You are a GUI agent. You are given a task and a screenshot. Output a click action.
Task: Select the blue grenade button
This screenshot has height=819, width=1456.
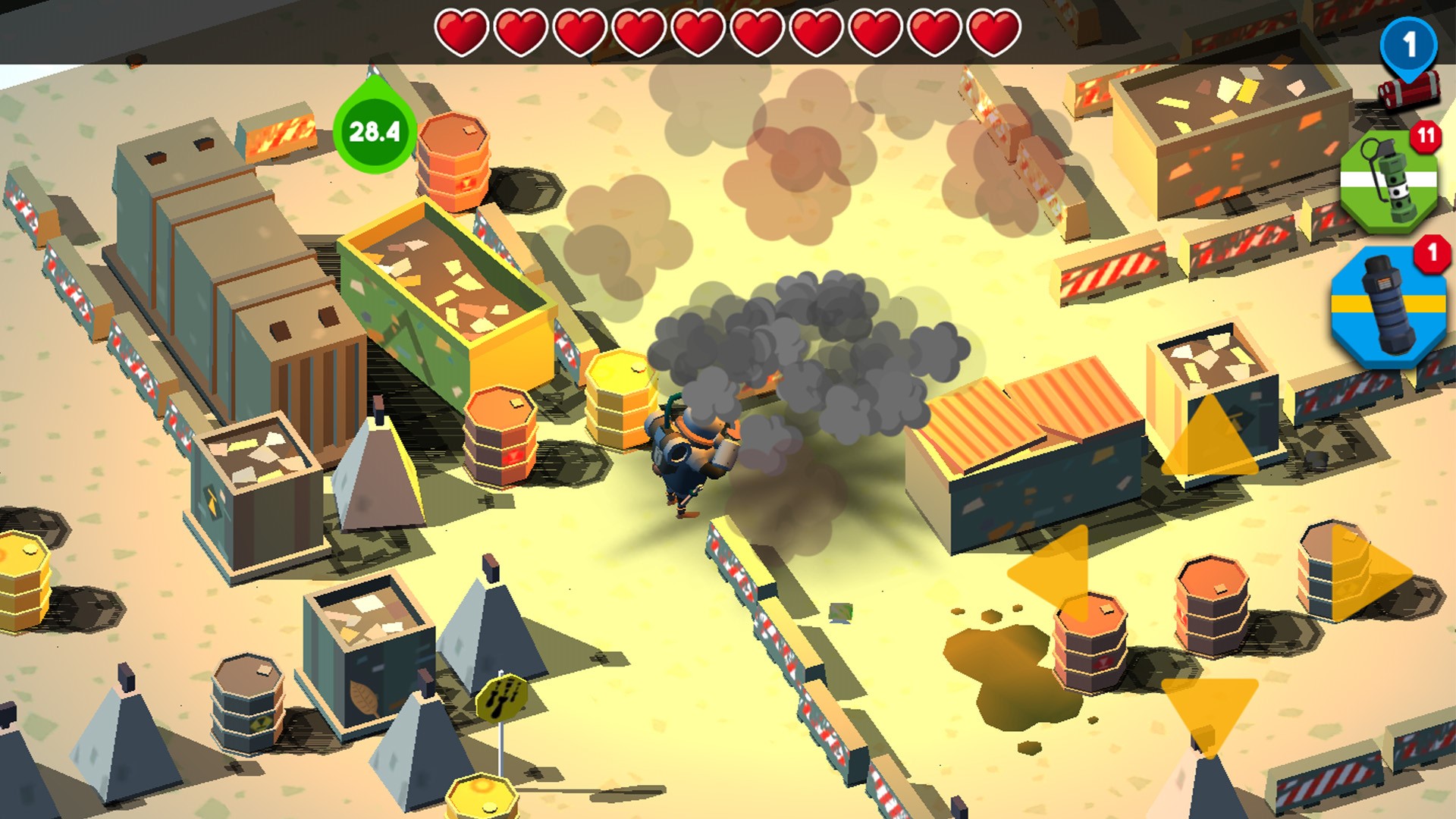pyautogui.click(x=1389, y=307)
